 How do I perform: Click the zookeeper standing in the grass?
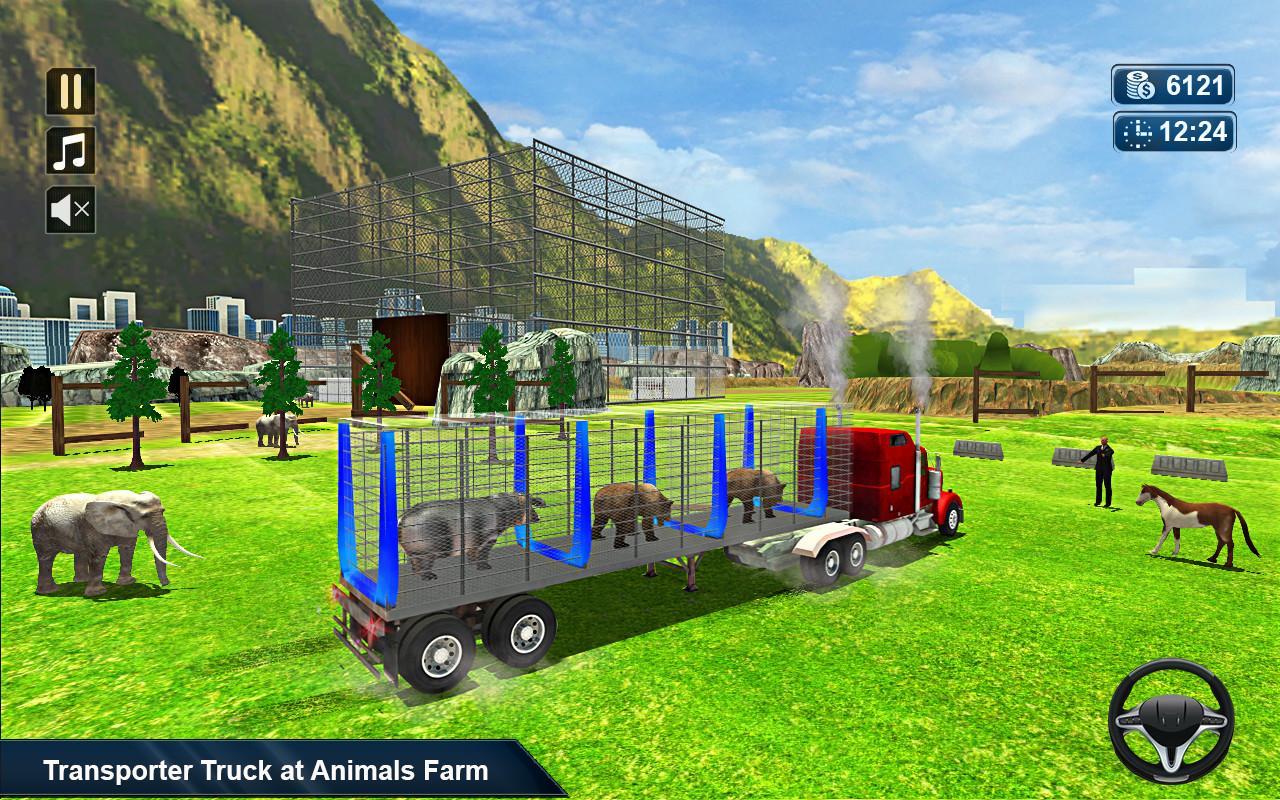[x=1103, y=470]
